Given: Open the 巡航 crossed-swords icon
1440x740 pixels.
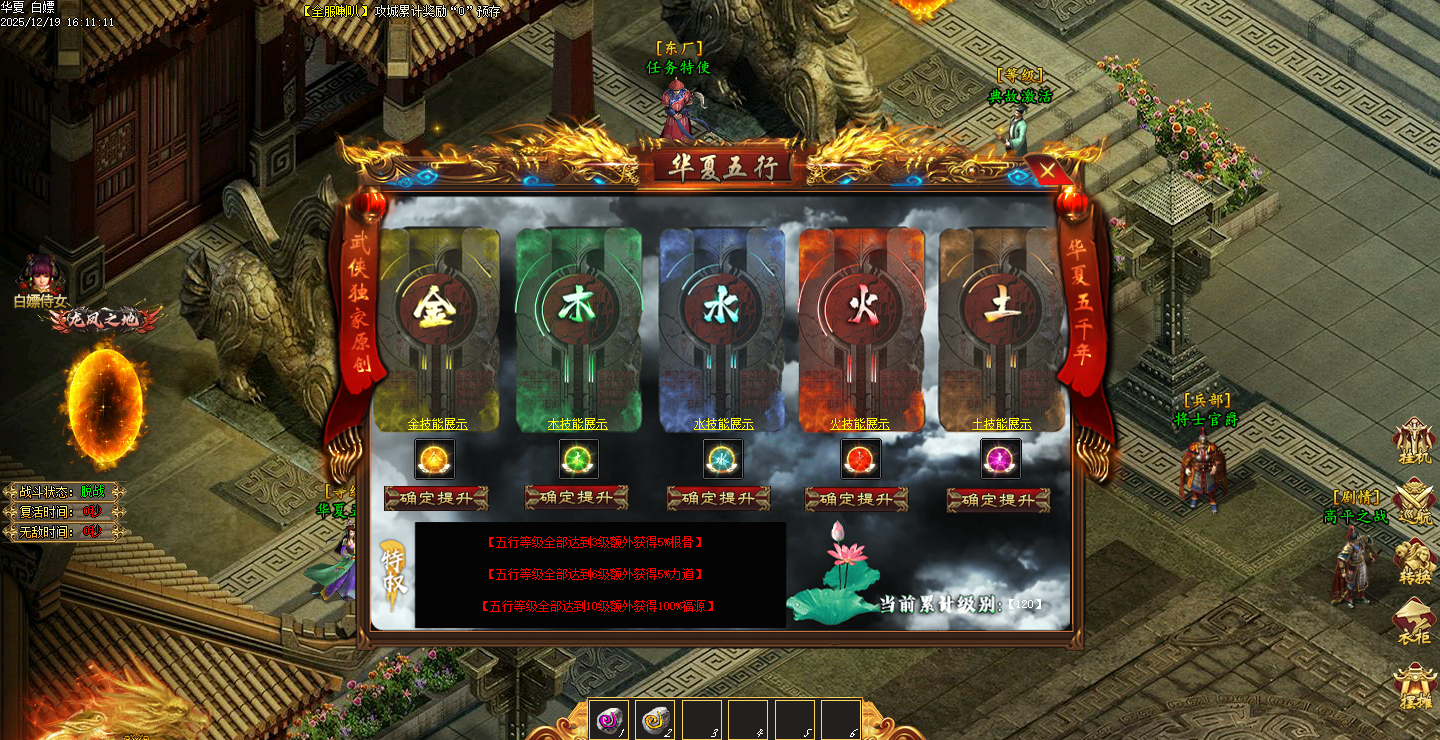Looking at the screenshot, I should (1415, 499).
